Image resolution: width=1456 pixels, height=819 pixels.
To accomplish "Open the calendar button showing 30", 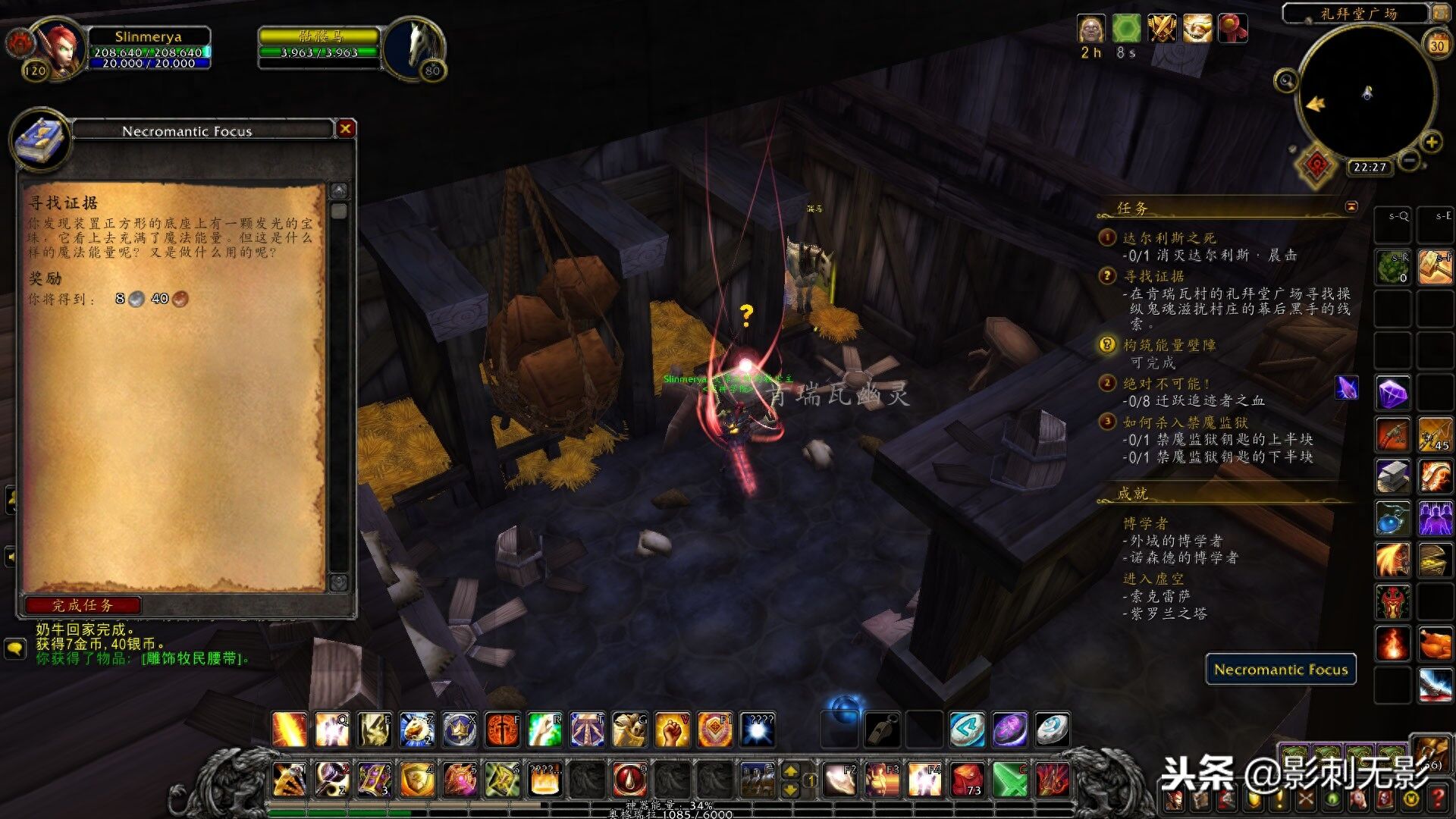I will click(1437, 45).
